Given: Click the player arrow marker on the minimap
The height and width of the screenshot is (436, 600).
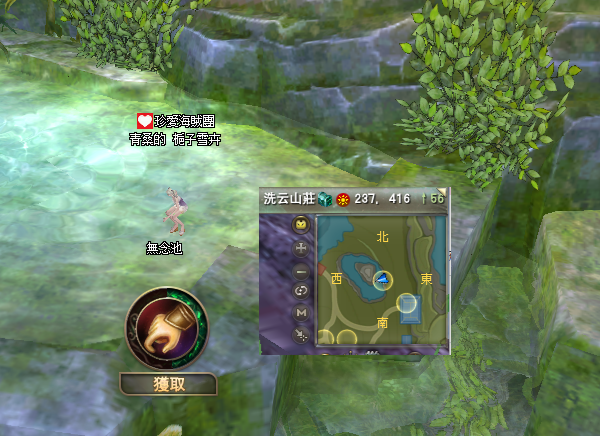Looking at the screenshot, I should [x=382, y=279].
